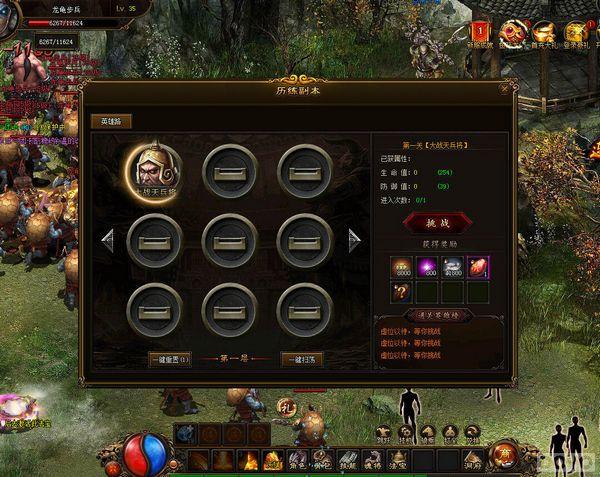
Task: Open the red event icon with badge 1
Action: point(481,36)
